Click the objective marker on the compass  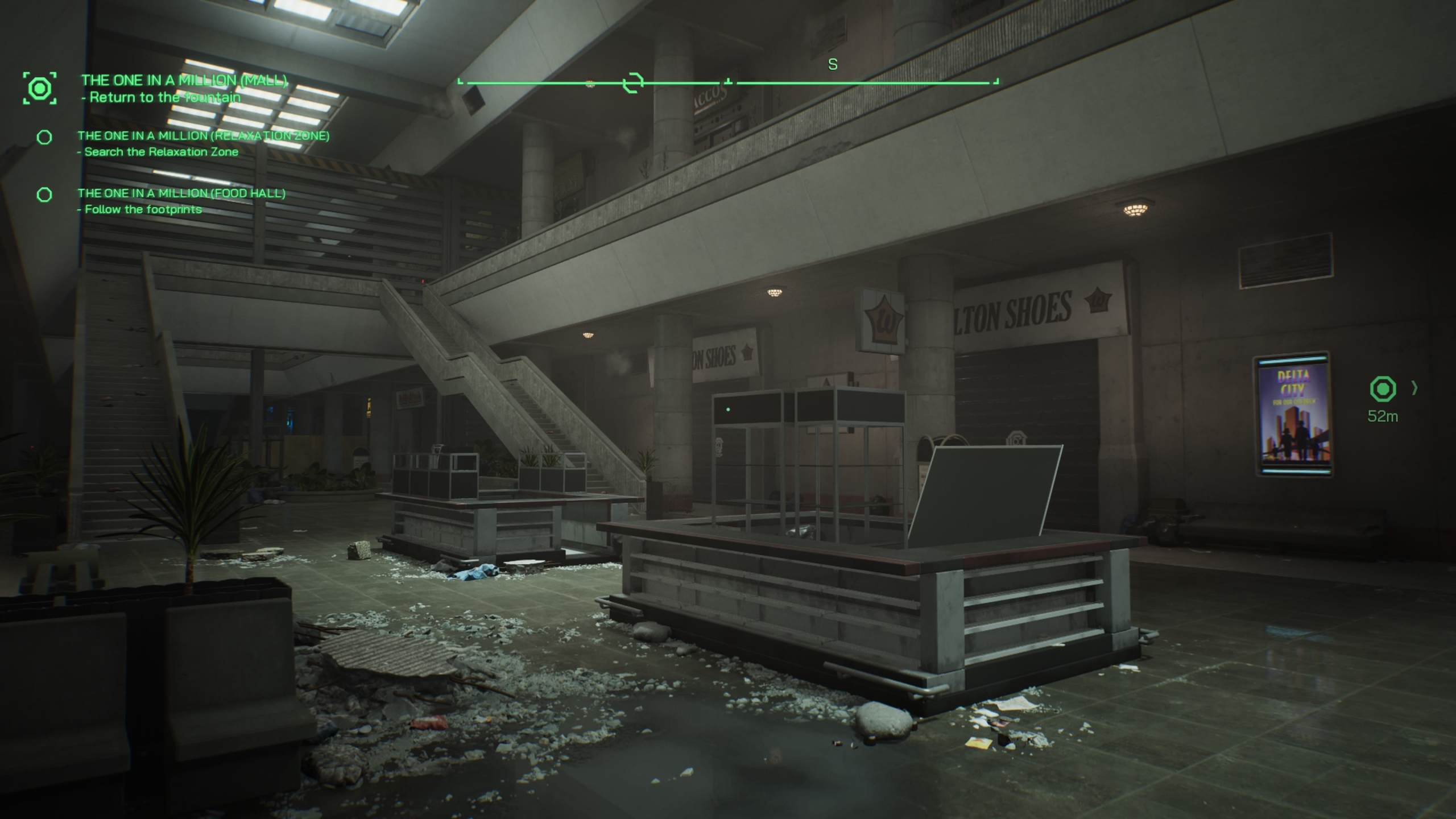click(632, 83)
